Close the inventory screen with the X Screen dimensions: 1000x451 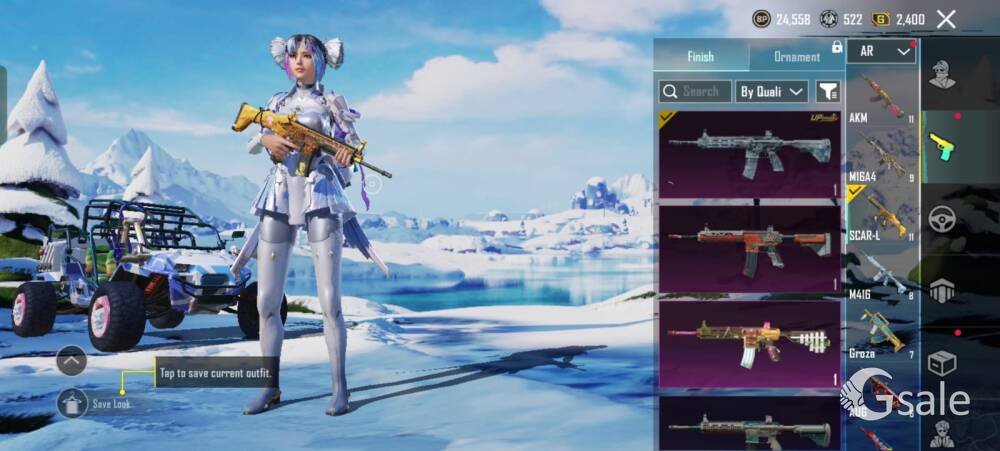tap(946, 19)
